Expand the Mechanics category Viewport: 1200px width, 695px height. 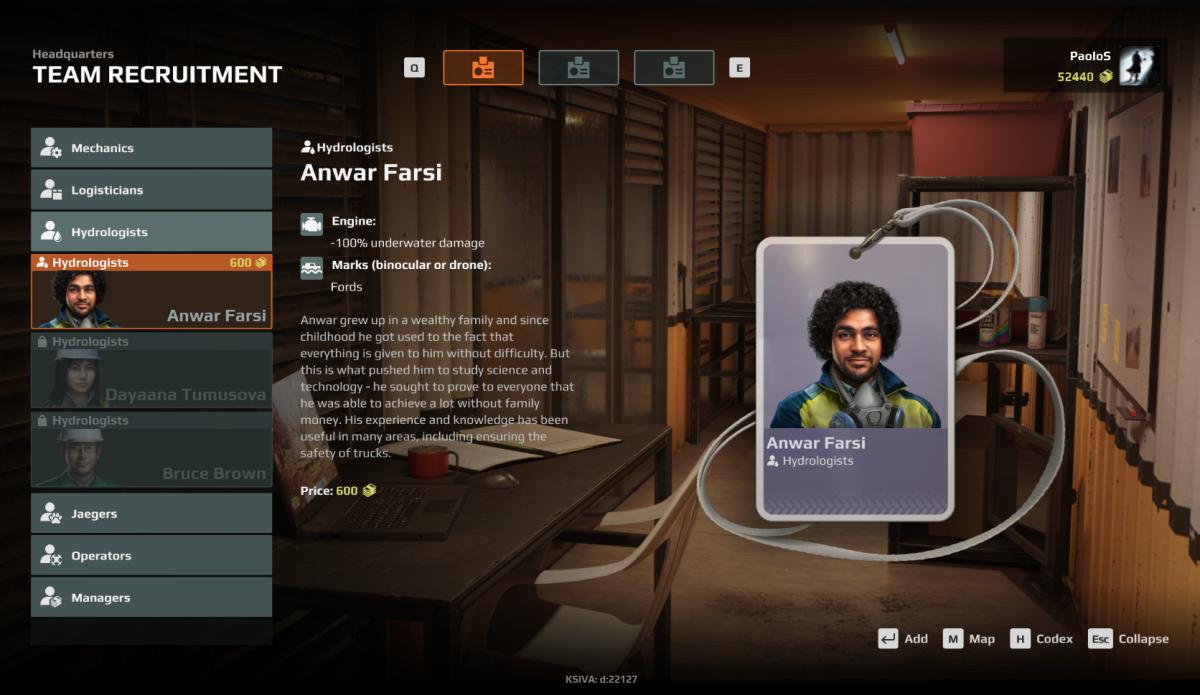click(x=151, y=148)
